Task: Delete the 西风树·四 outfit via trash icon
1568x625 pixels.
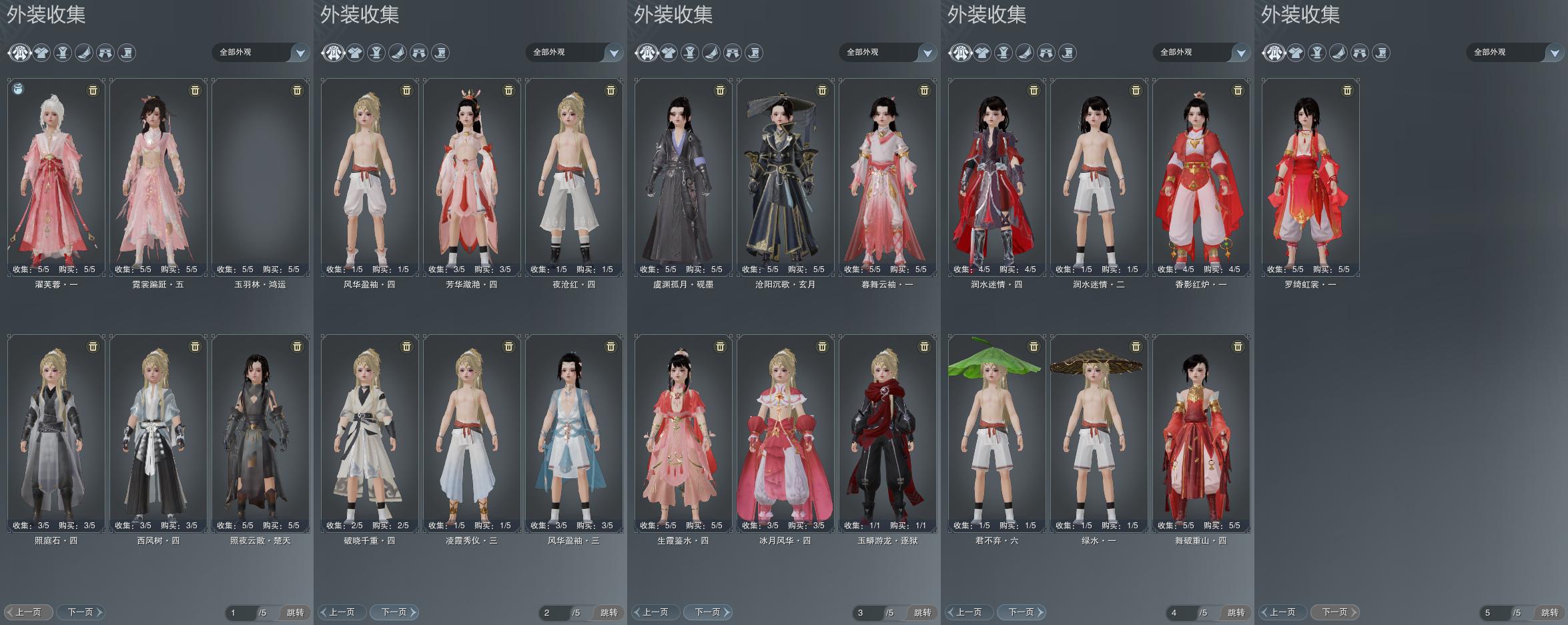Action: (195, 347)
